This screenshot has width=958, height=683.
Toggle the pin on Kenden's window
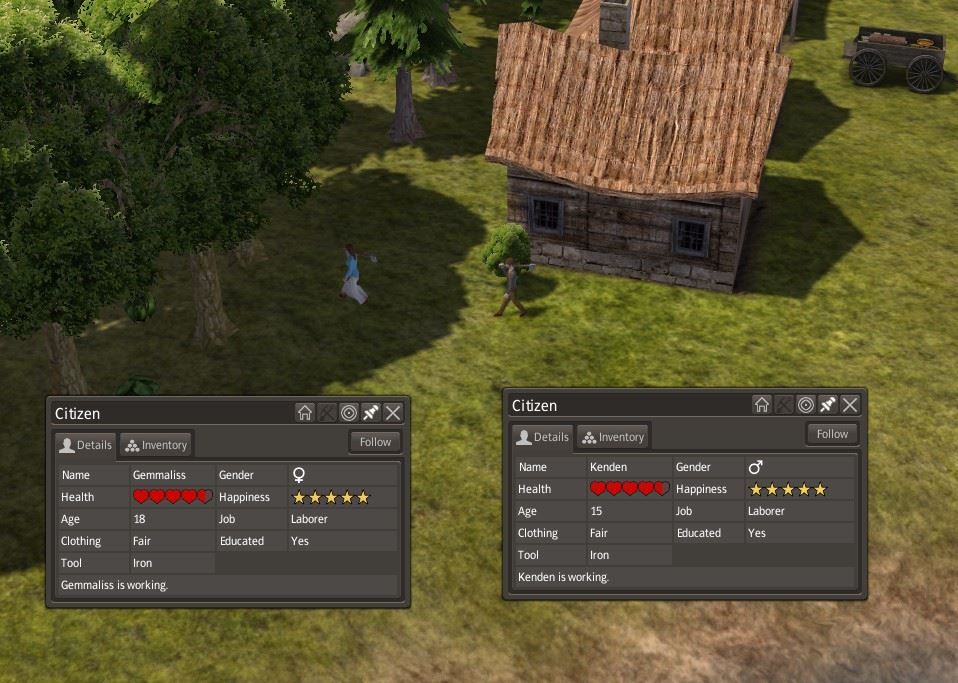click(x=828, y=405)
